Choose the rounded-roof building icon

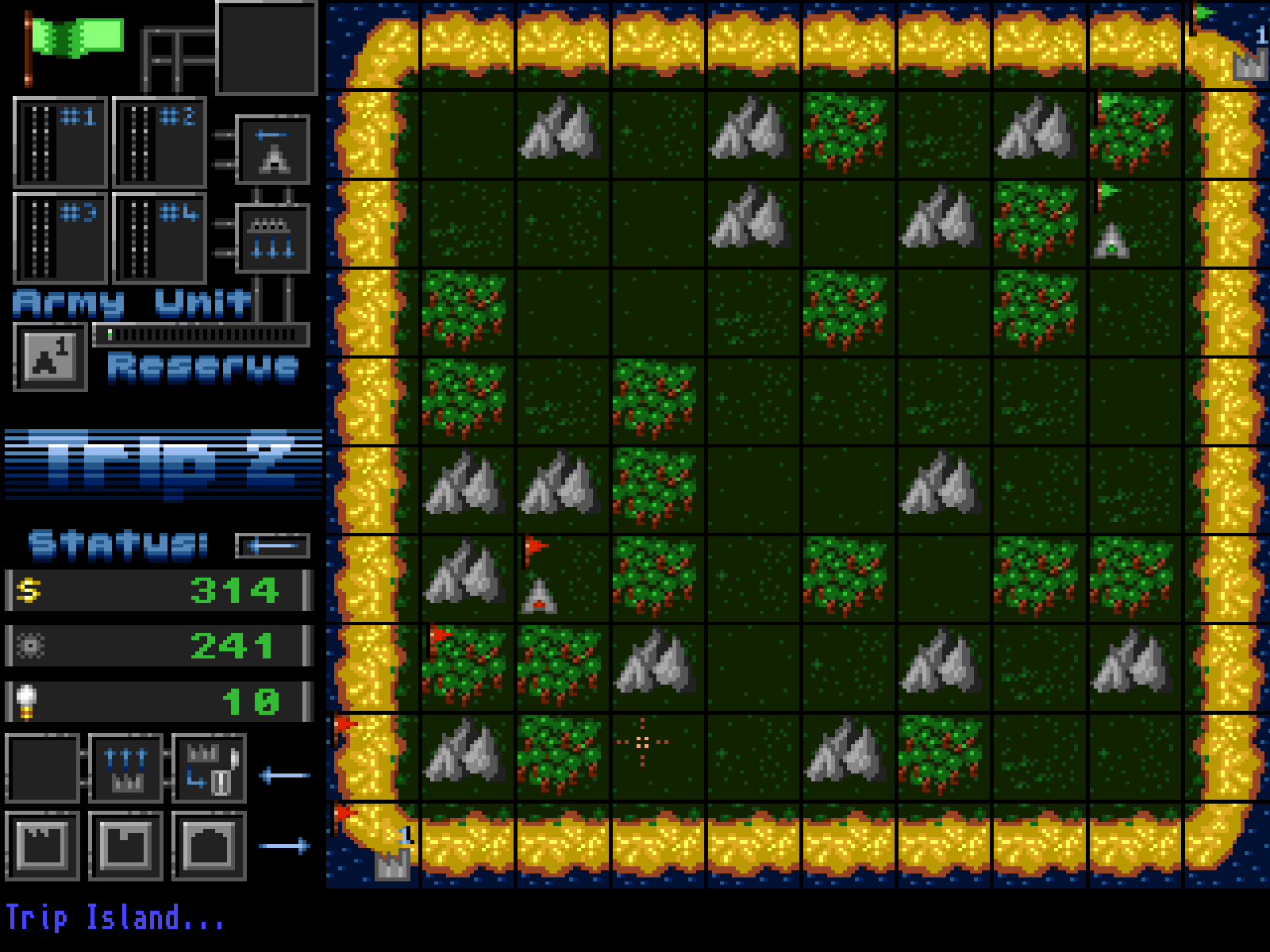pyautogui.click(x=209, y=846)
